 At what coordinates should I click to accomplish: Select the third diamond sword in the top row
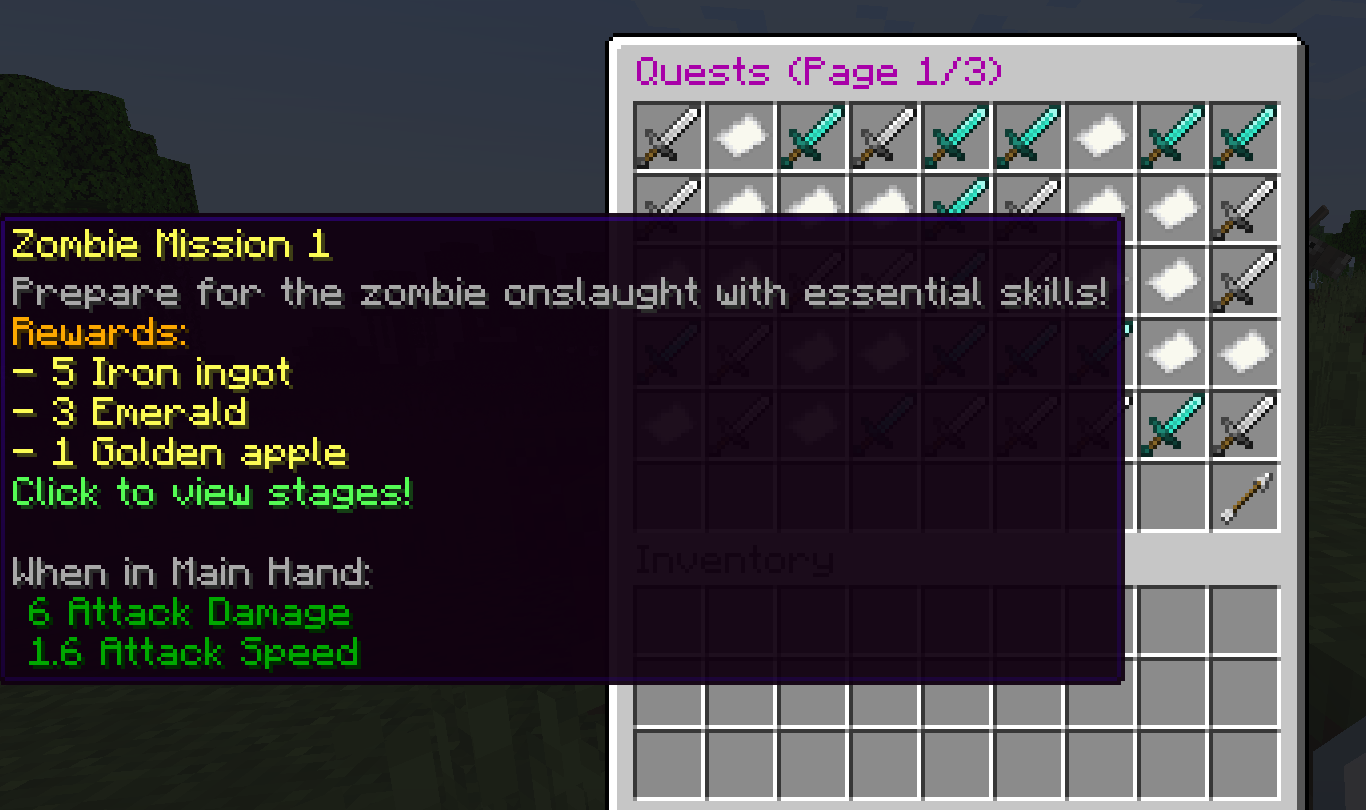coord(1028,137)
